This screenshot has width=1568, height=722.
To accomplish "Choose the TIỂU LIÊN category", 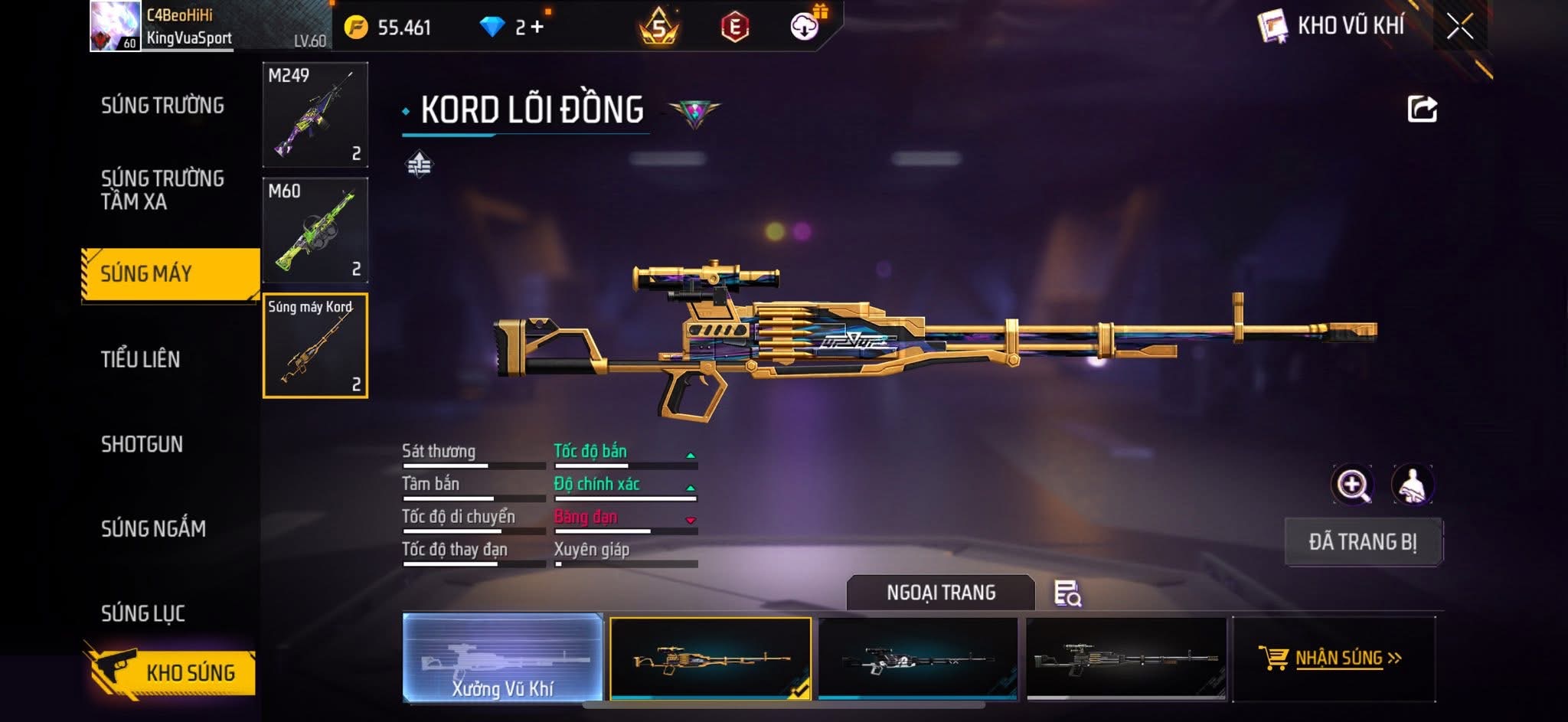I will (x=141, y=359).
